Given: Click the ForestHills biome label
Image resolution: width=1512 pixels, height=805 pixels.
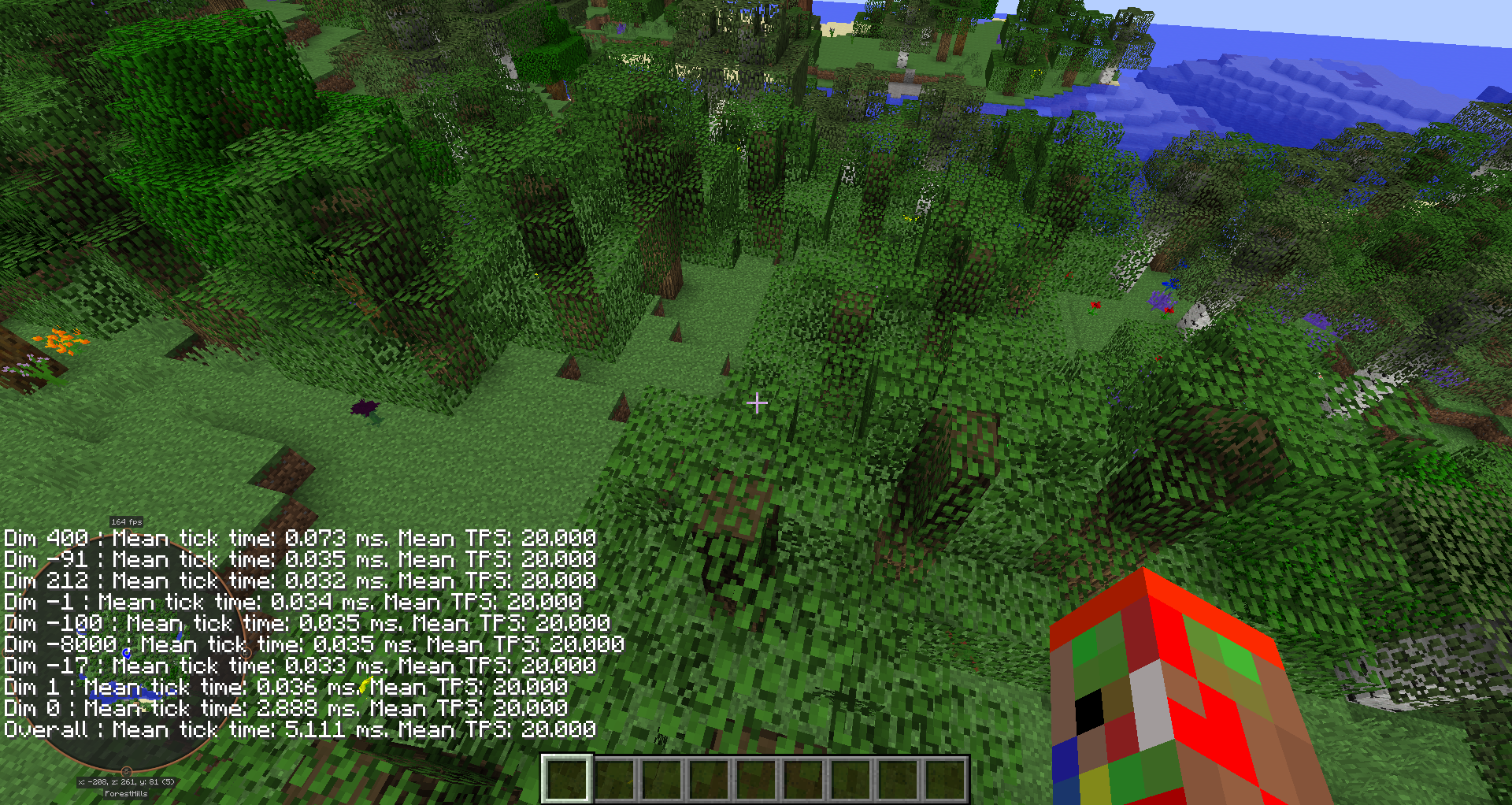Looking at the screenshot, I should pyautogui.click(x=126, y=794).
